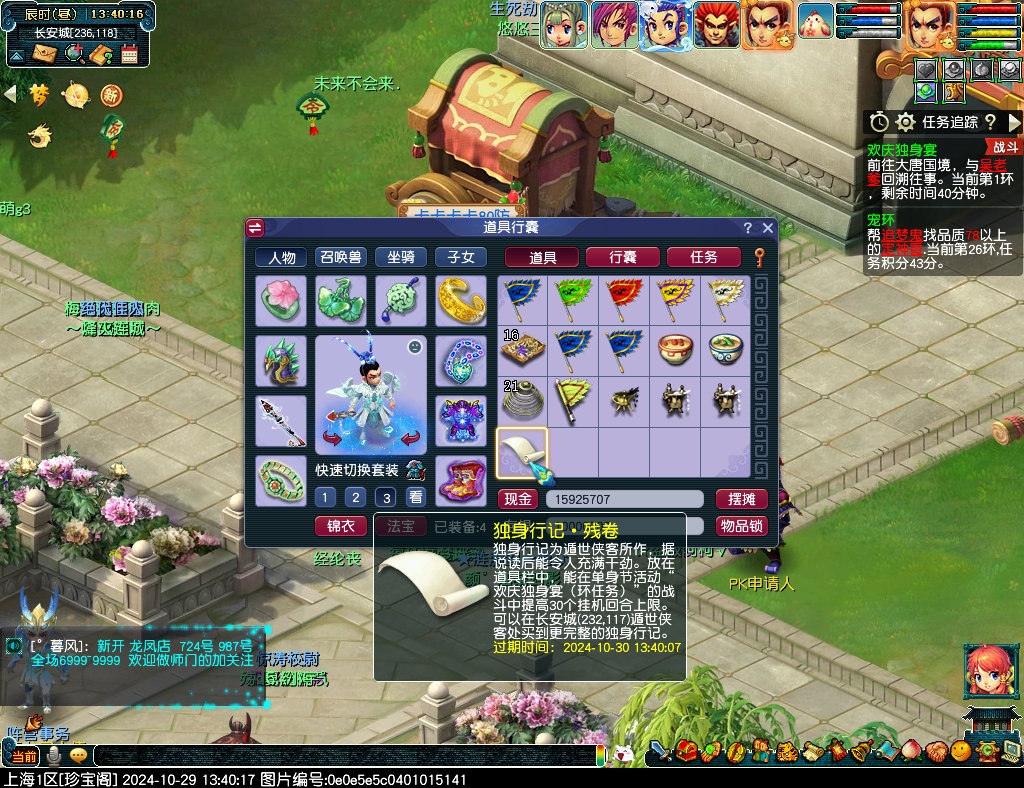Image resolution: width=1024 pixels, height=788 pixels.
Task: Choose equipment set number 2
Action: [355, 497]
